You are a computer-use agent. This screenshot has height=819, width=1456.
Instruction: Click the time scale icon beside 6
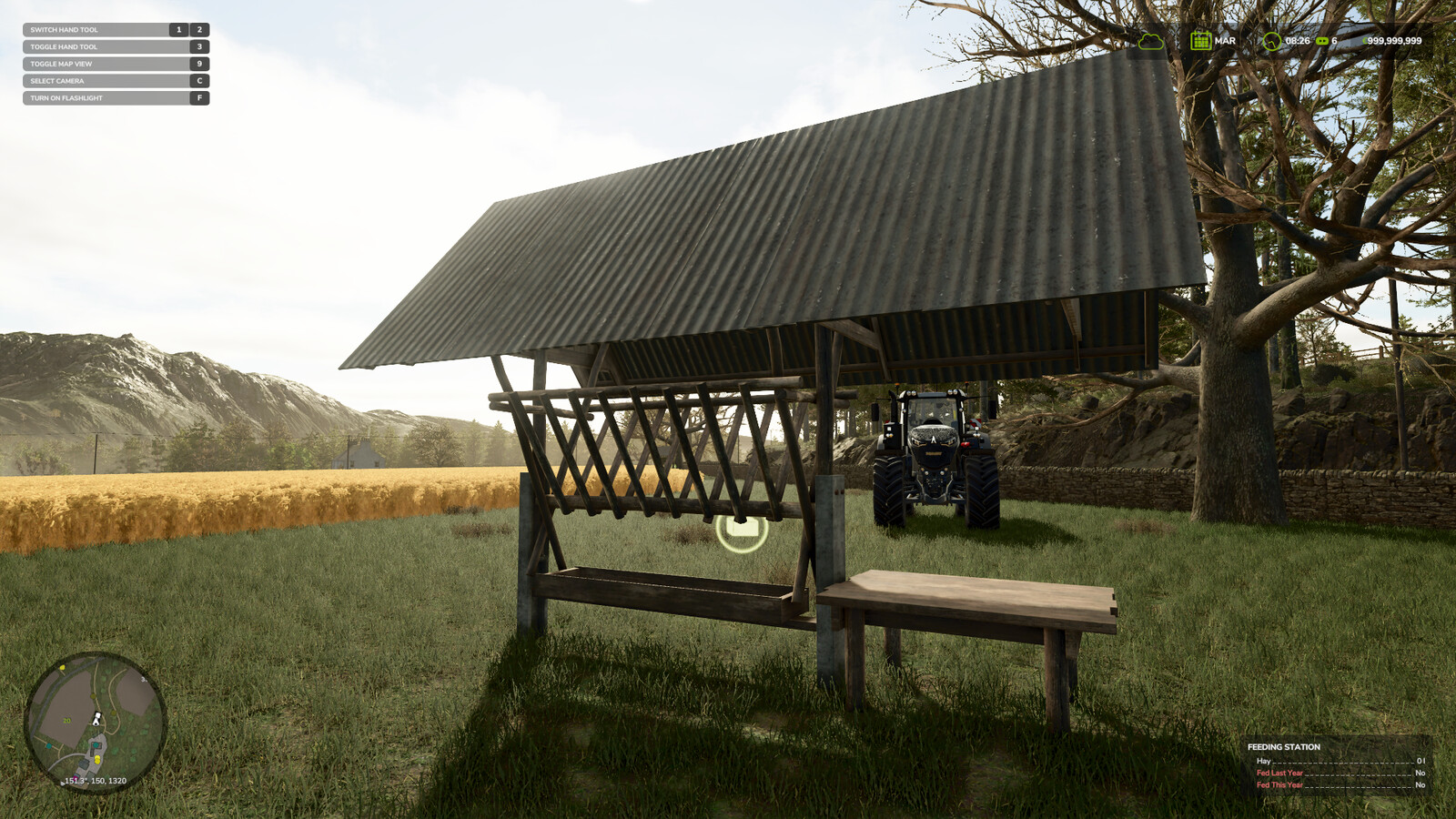pyautogui.click(x=1321, y=41)
